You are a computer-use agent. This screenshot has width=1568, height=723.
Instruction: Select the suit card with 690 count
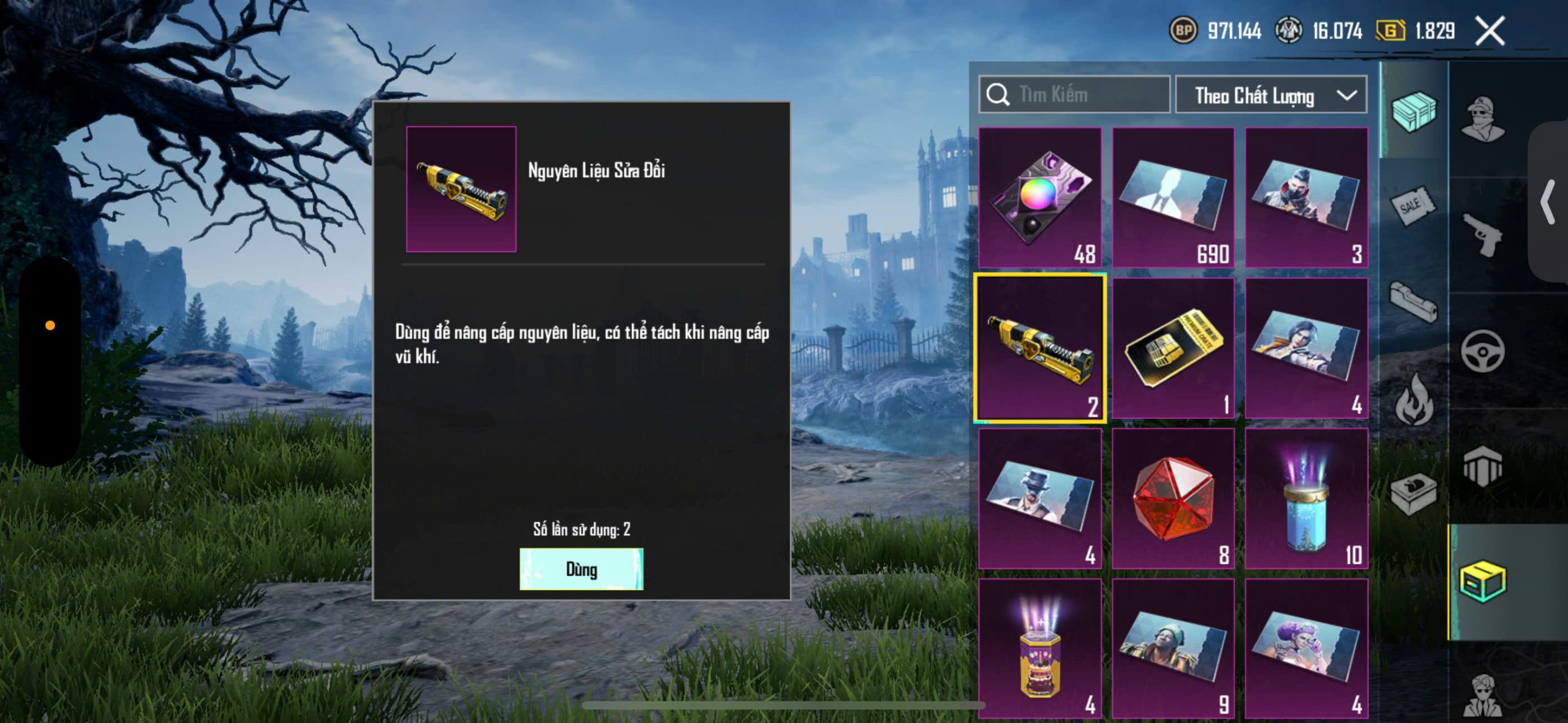[x=1173, y=197]
